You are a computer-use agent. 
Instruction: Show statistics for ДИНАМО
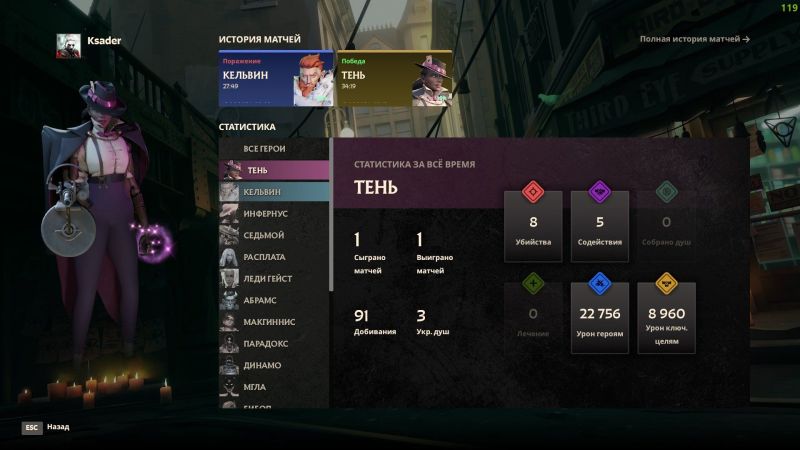click(x=274, y=365)
